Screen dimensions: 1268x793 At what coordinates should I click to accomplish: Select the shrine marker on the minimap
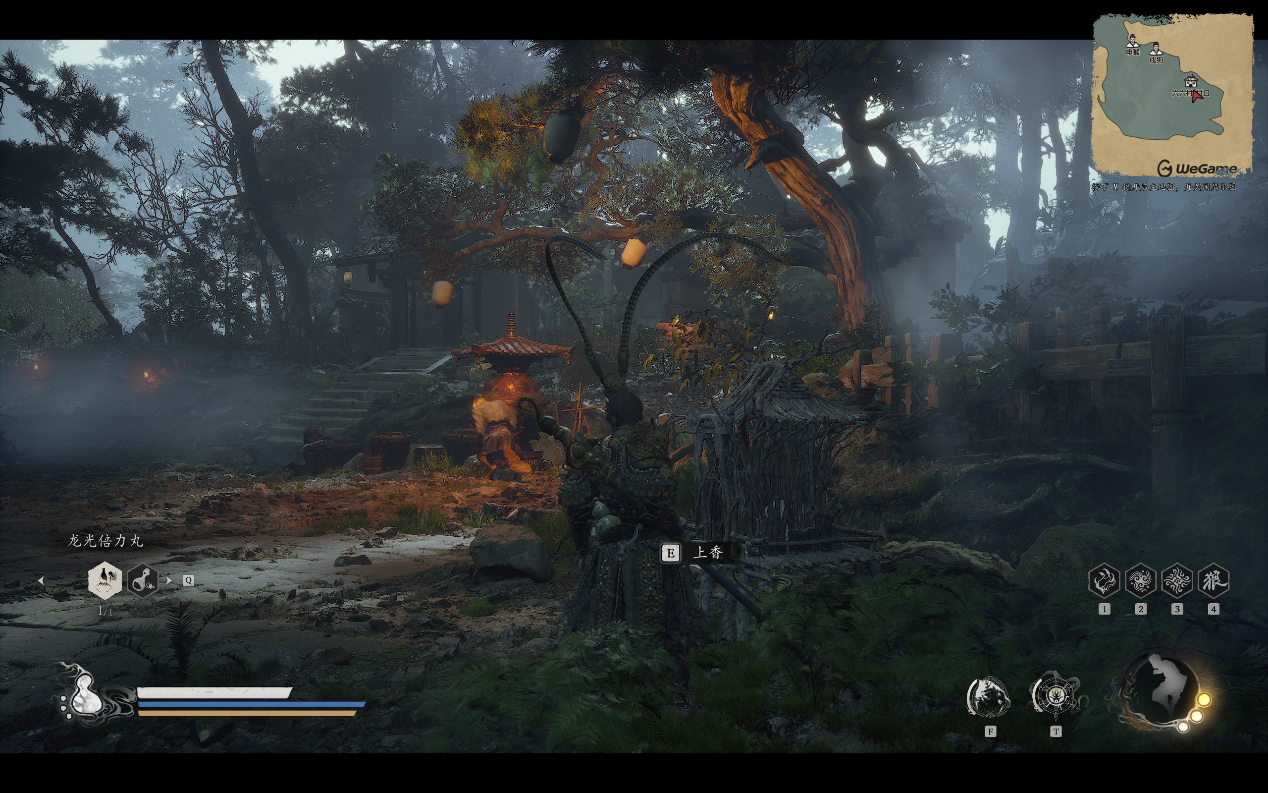click(x=1190, y=81)
